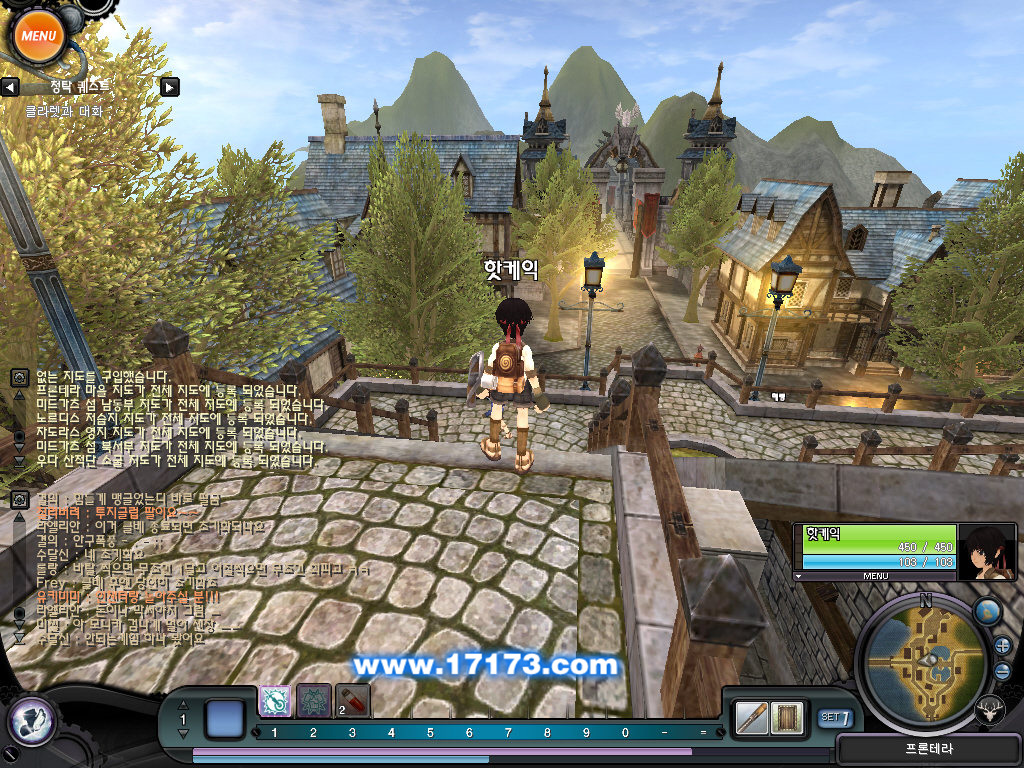Activate the hook skill in hotbar slot 1
1024x768 pixels.
[x=275, y=701]
